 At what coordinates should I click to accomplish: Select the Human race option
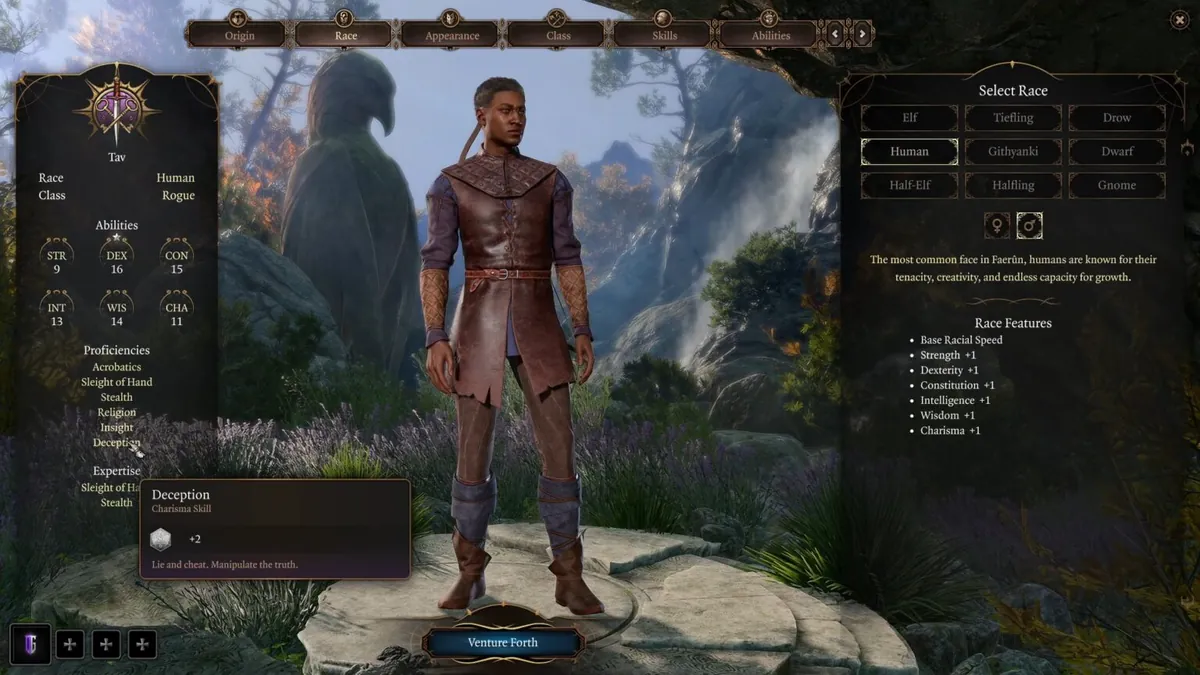[x=910, y=152]
